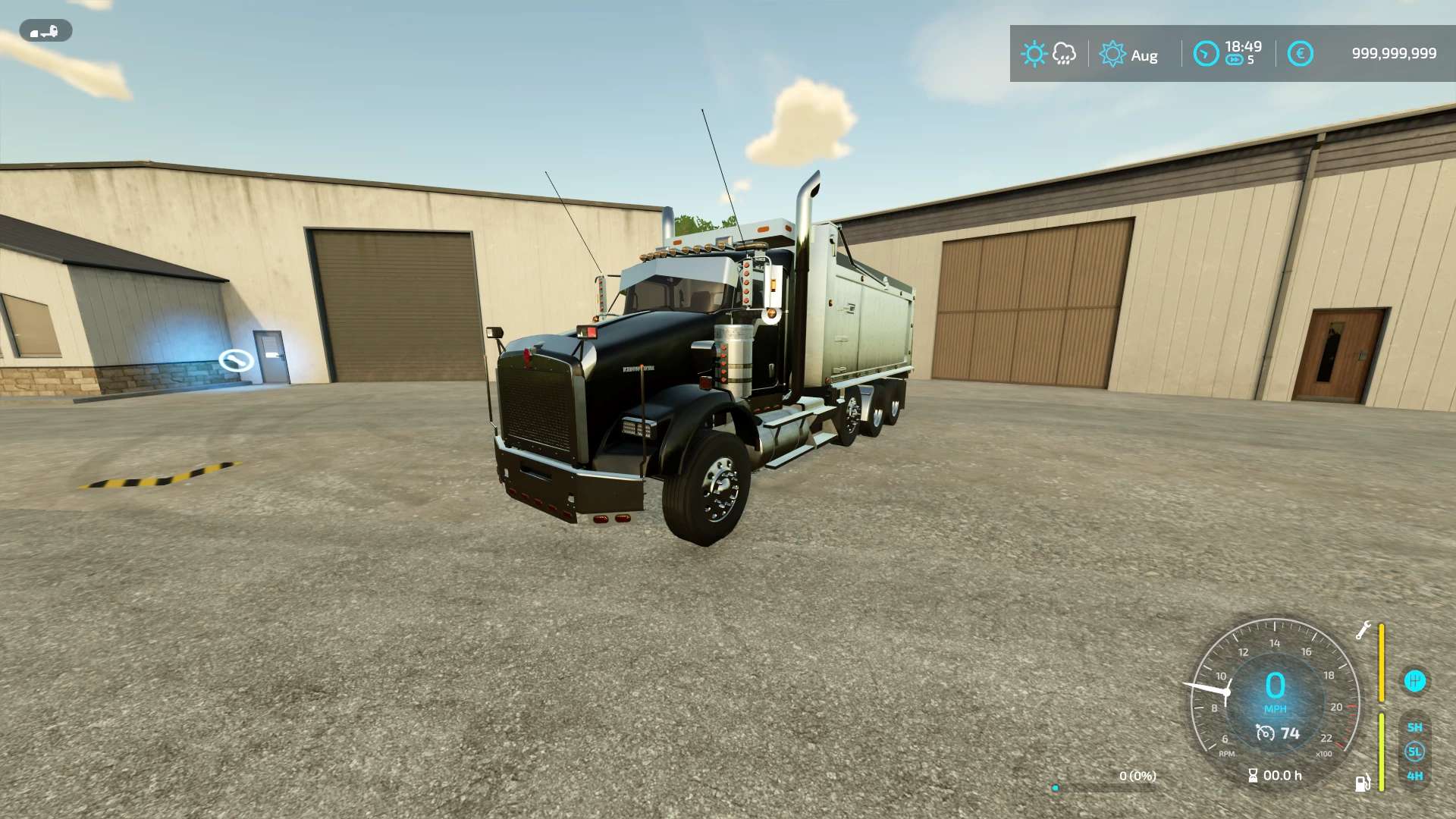Click the fast-forward time scale icon
Image resolution: width=1456 pixels, height=819 pixels.
pyautogui.click(x=1235, y=61)
